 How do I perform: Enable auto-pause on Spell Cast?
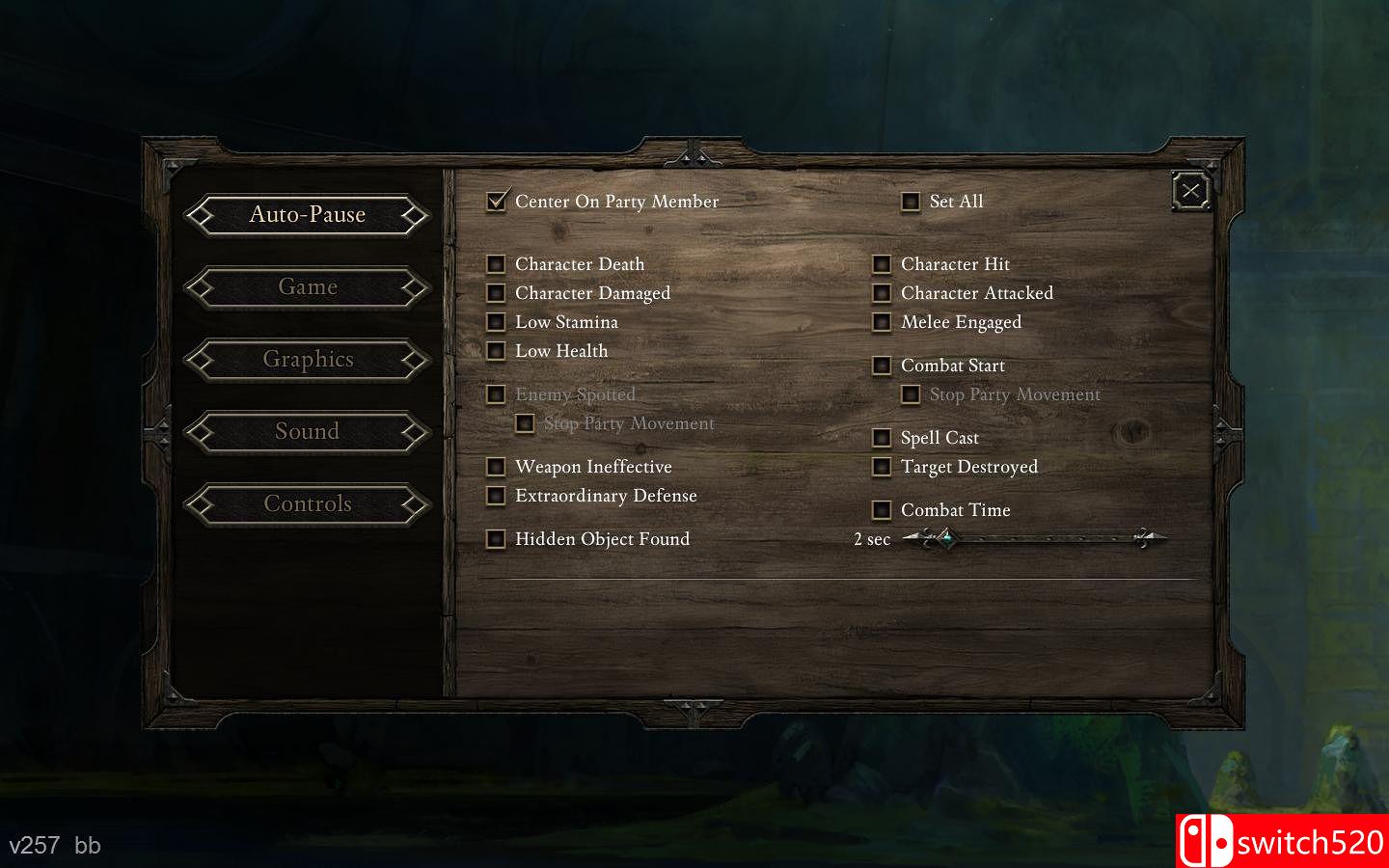click(x=883, y=438)
